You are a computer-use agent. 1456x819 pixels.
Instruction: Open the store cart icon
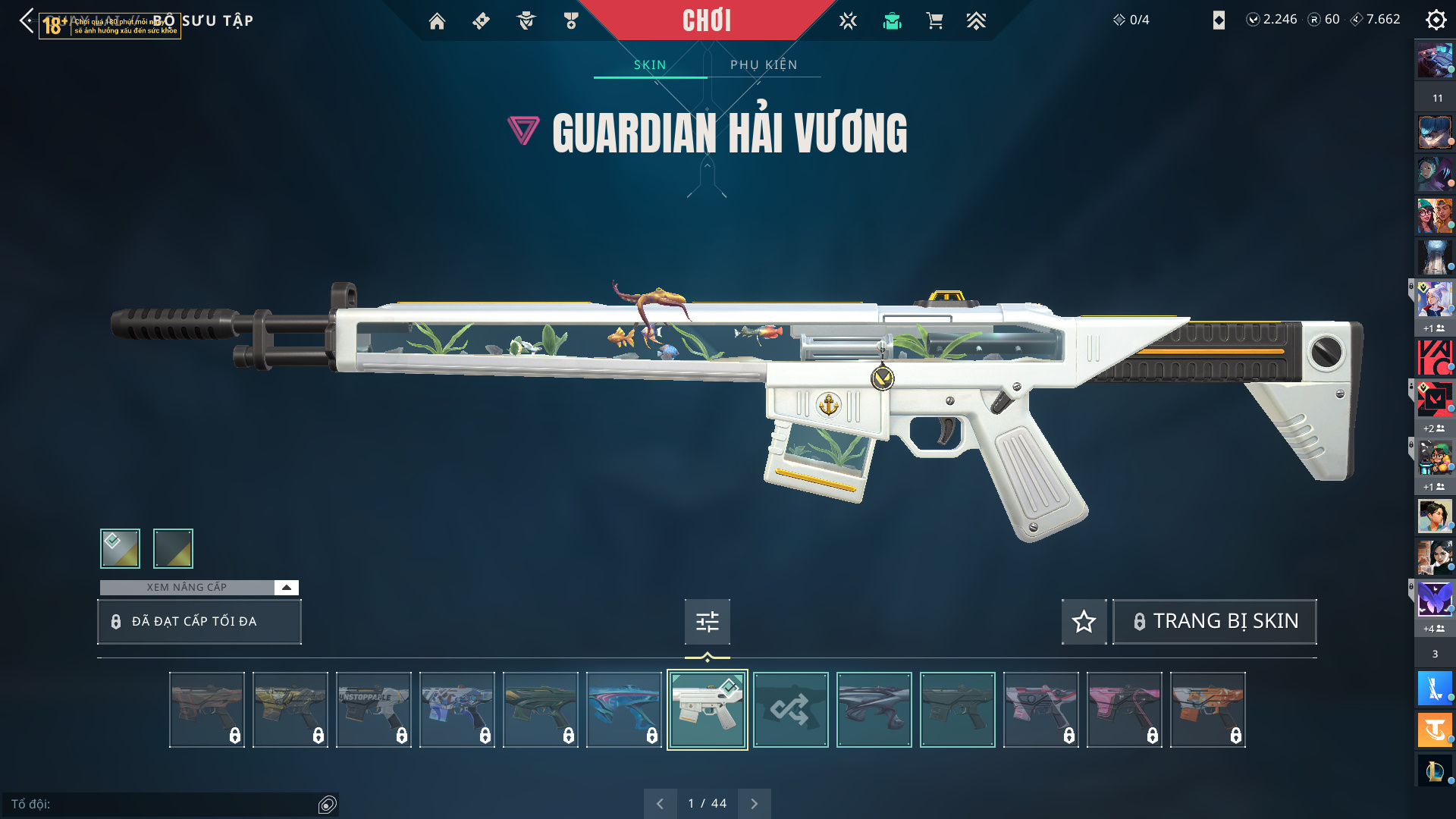(x=934, y=21)
